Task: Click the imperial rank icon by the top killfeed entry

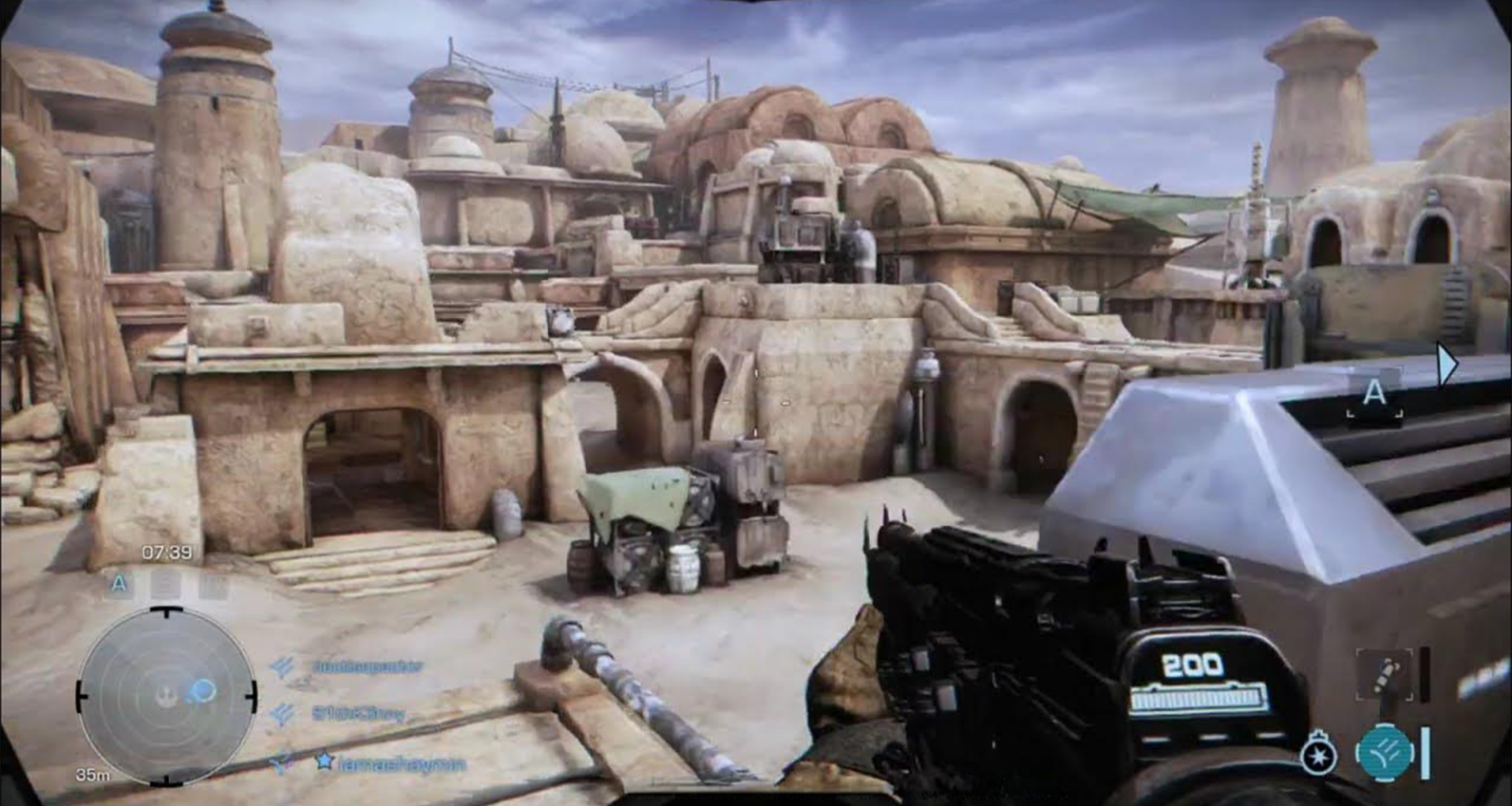Action: (282, 666)
